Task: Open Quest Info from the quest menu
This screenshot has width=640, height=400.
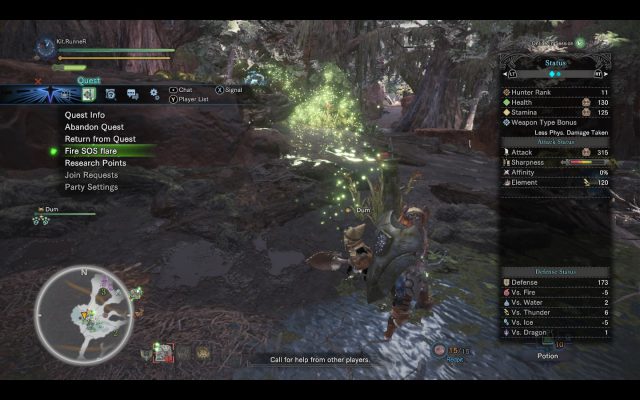Action: [85, 115]
